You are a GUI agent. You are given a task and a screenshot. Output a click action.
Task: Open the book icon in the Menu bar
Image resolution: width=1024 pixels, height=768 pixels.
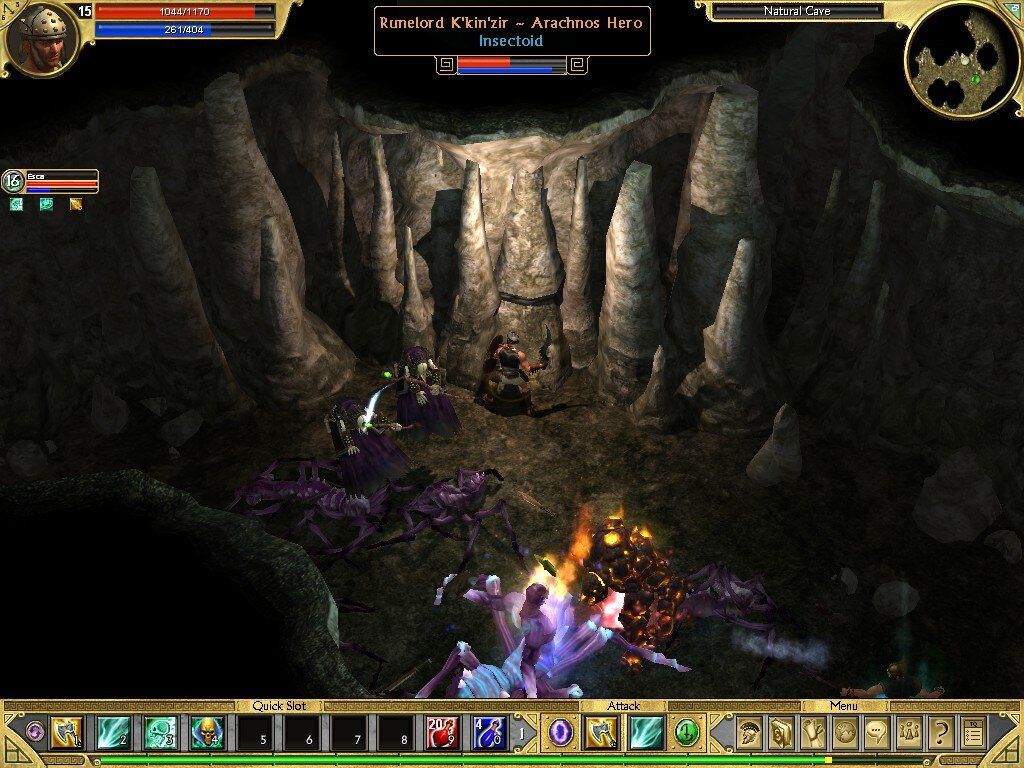pyautogui.click(x=781, y=733)
